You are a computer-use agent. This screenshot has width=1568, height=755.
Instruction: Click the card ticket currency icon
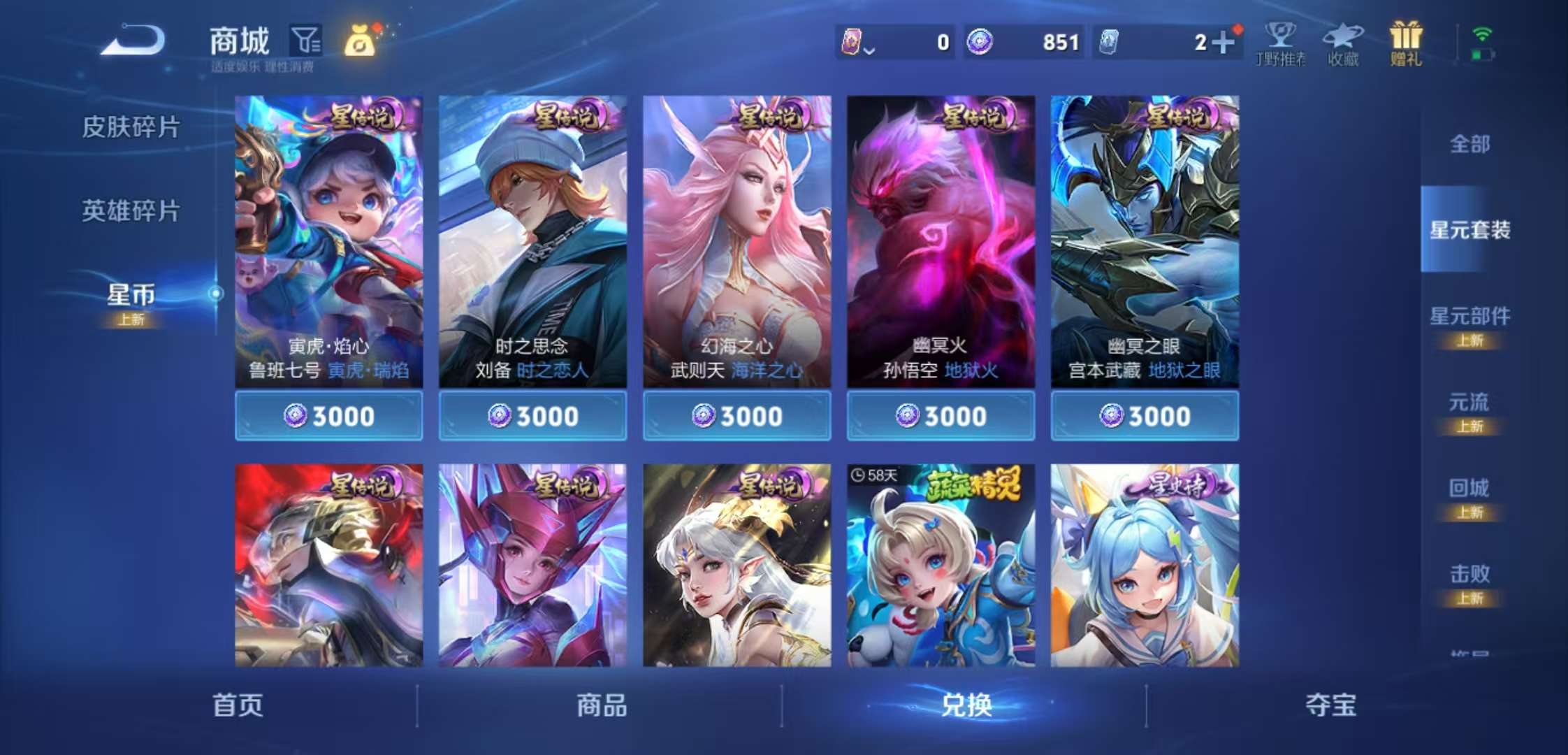pyautogui.click(x=1107, y=43)
